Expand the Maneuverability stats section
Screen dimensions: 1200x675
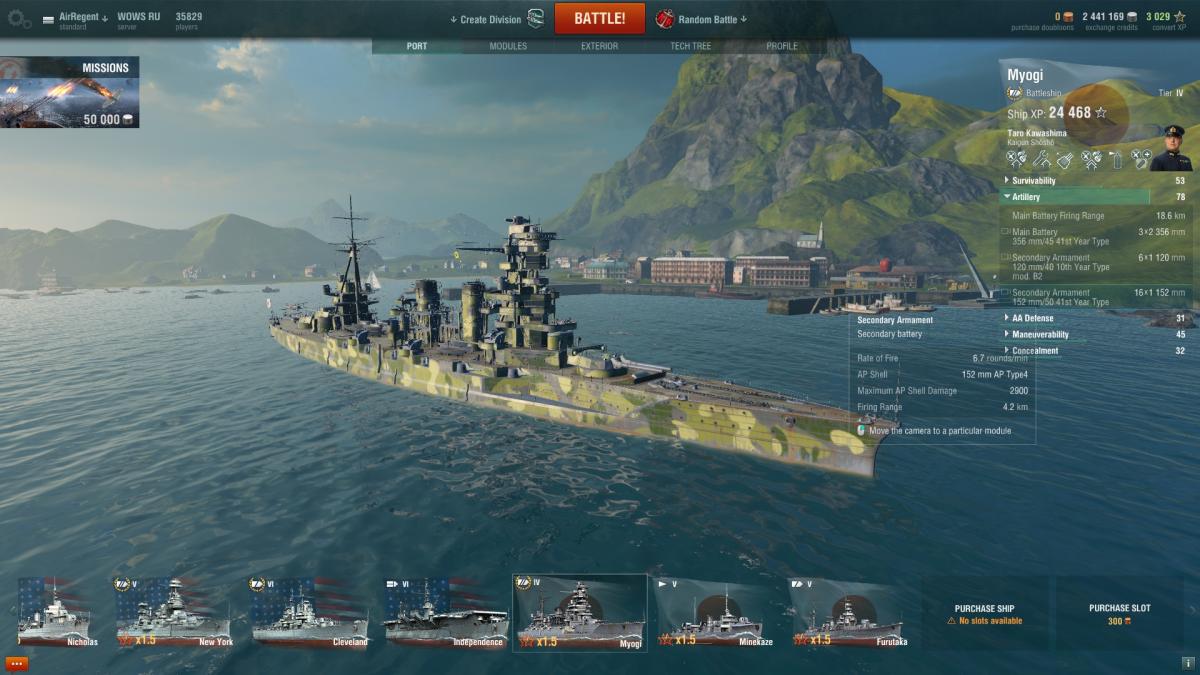[x=1040, y=334]
